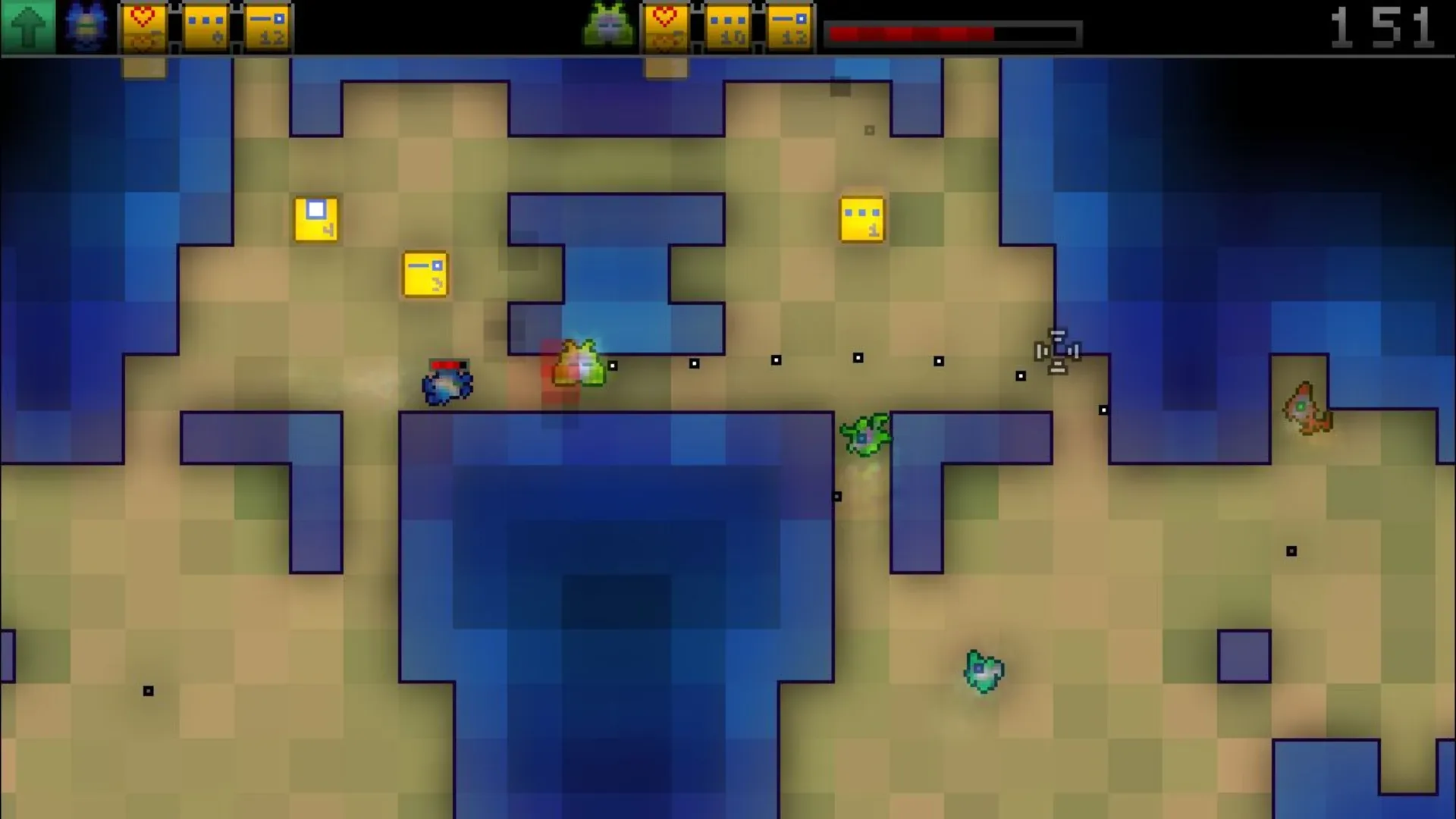1456x819 pixels.
Task: Click the green frog enemy near the player
Action: pos(580,364)
